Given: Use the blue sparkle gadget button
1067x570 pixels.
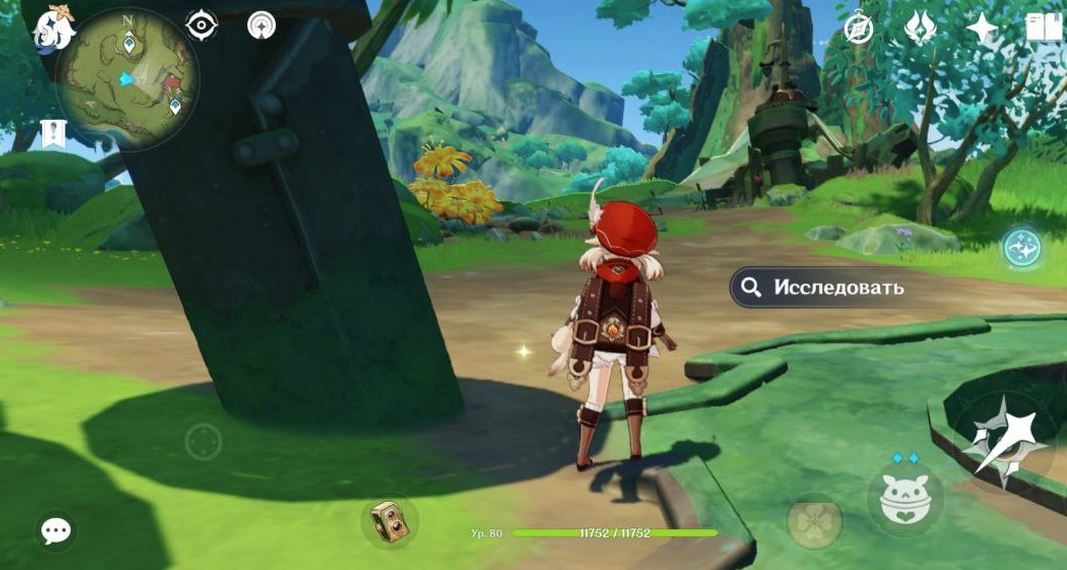Looking at the screenshot, I should click(x=1022, y=247).
